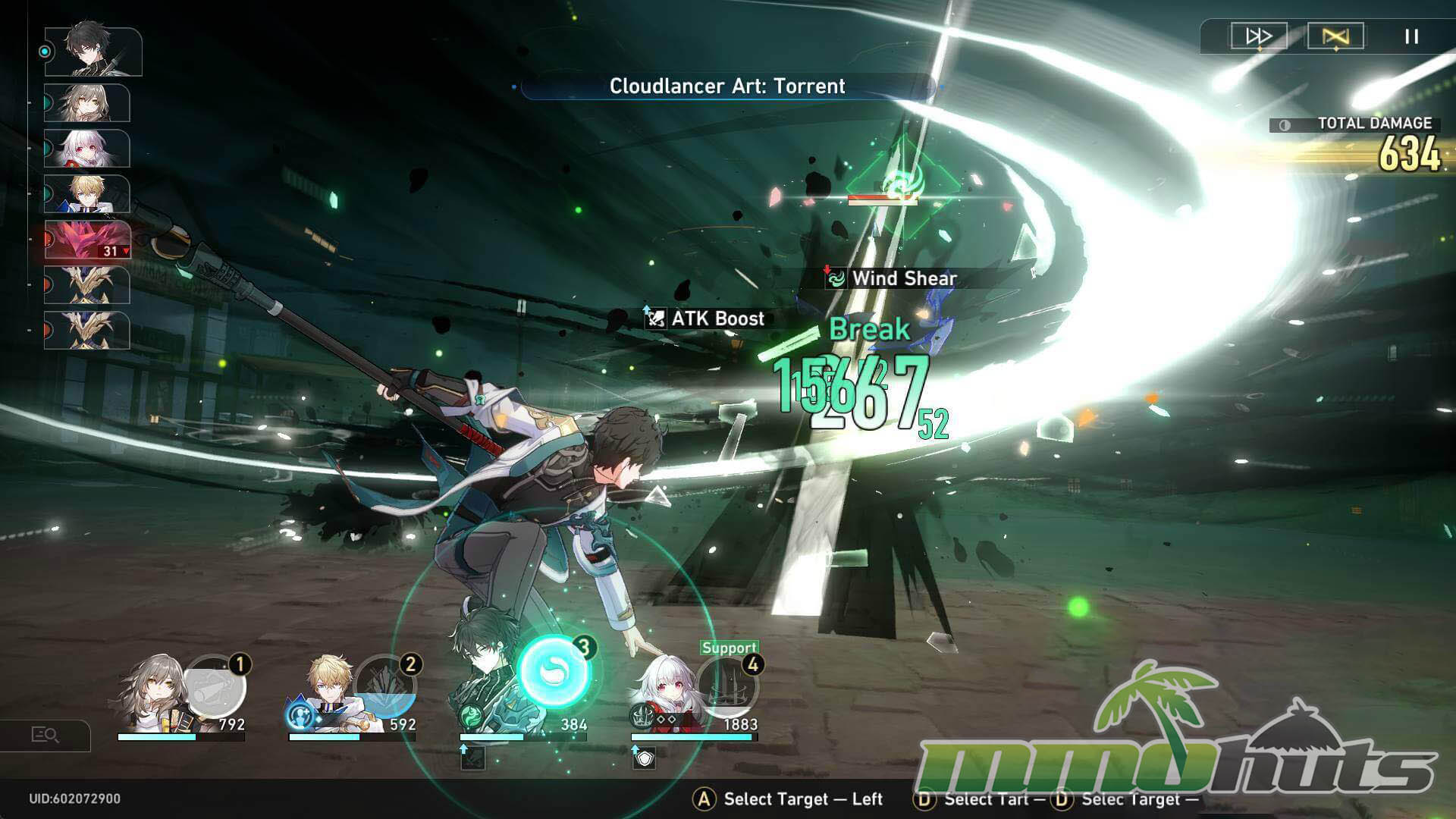Pause the battle
1456x819 pixels.
coord(1411,36)
